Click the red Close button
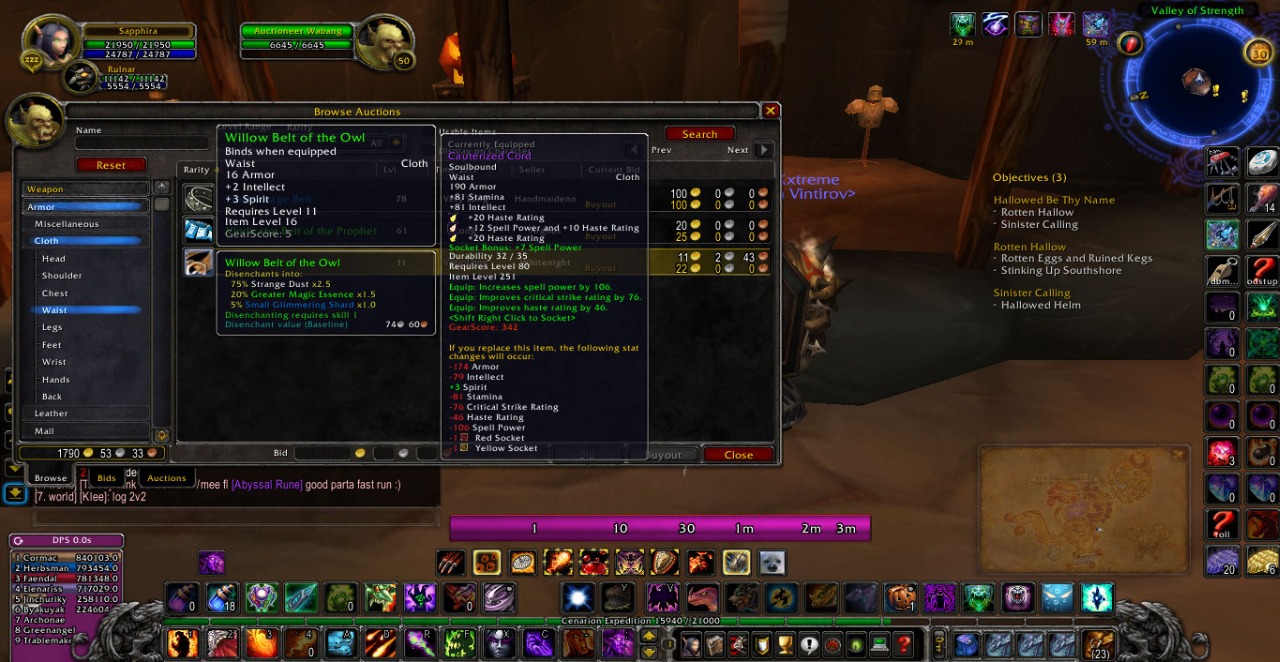 click(738, 455)
